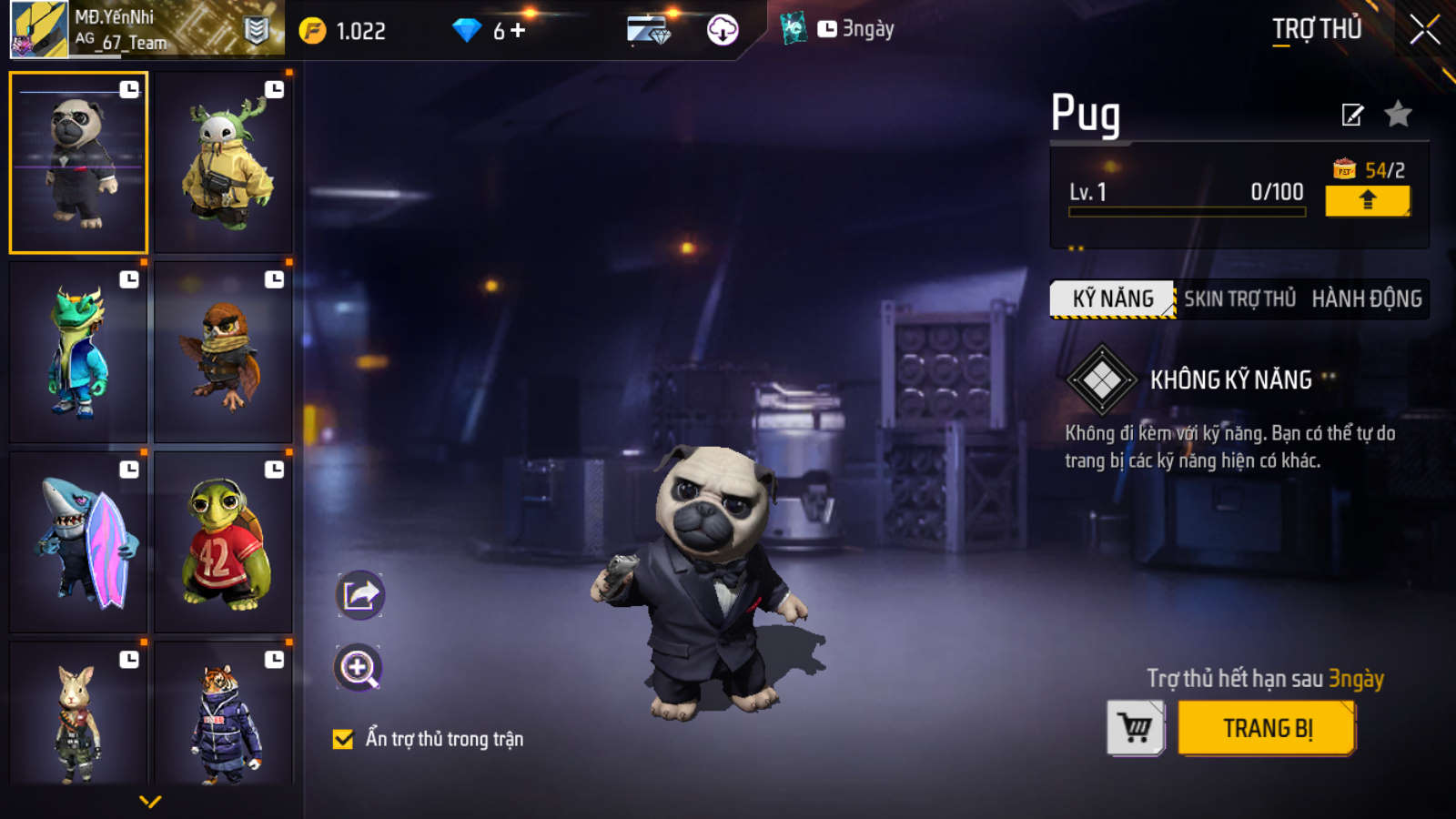The image size is (1456, 819).
Task: Choose the yellow raincoat pet thumbnail
Action: pyautogui.click(x=223, y=162)
